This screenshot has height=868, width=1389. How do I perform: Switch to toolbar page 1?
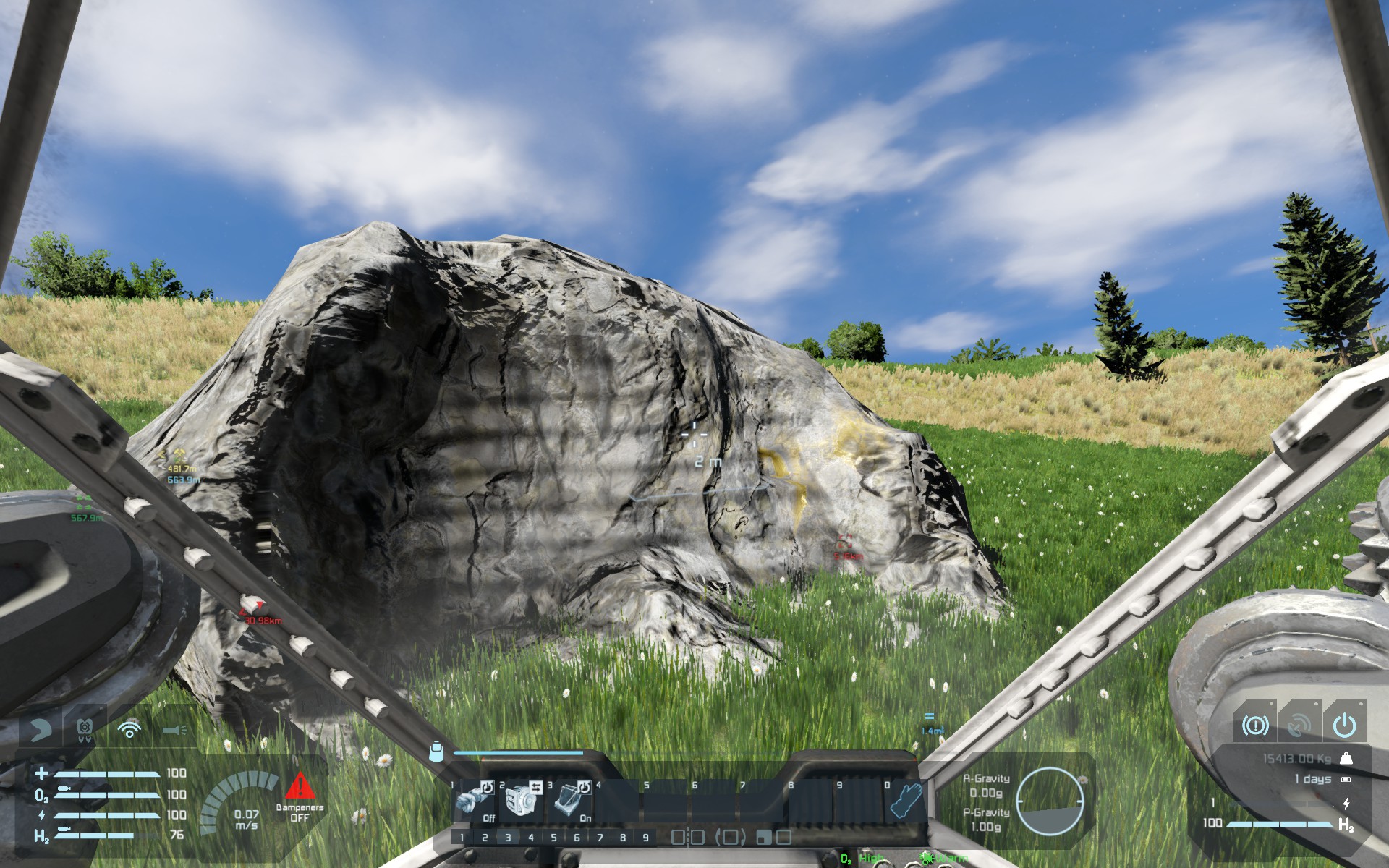462,838
